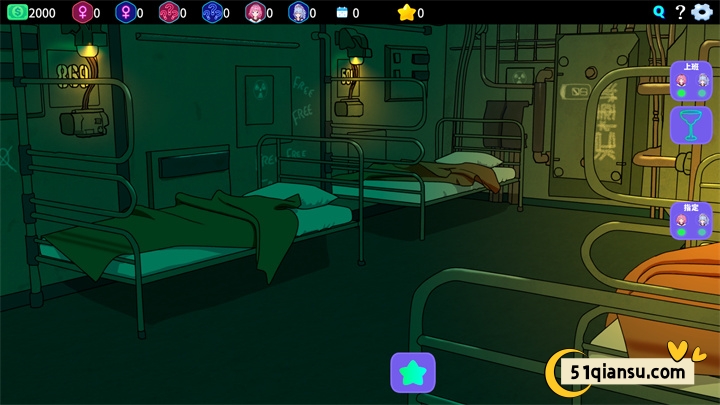Click the green cash money icon
The height and width of the screenshot is (405, 720).
[15, 12]
